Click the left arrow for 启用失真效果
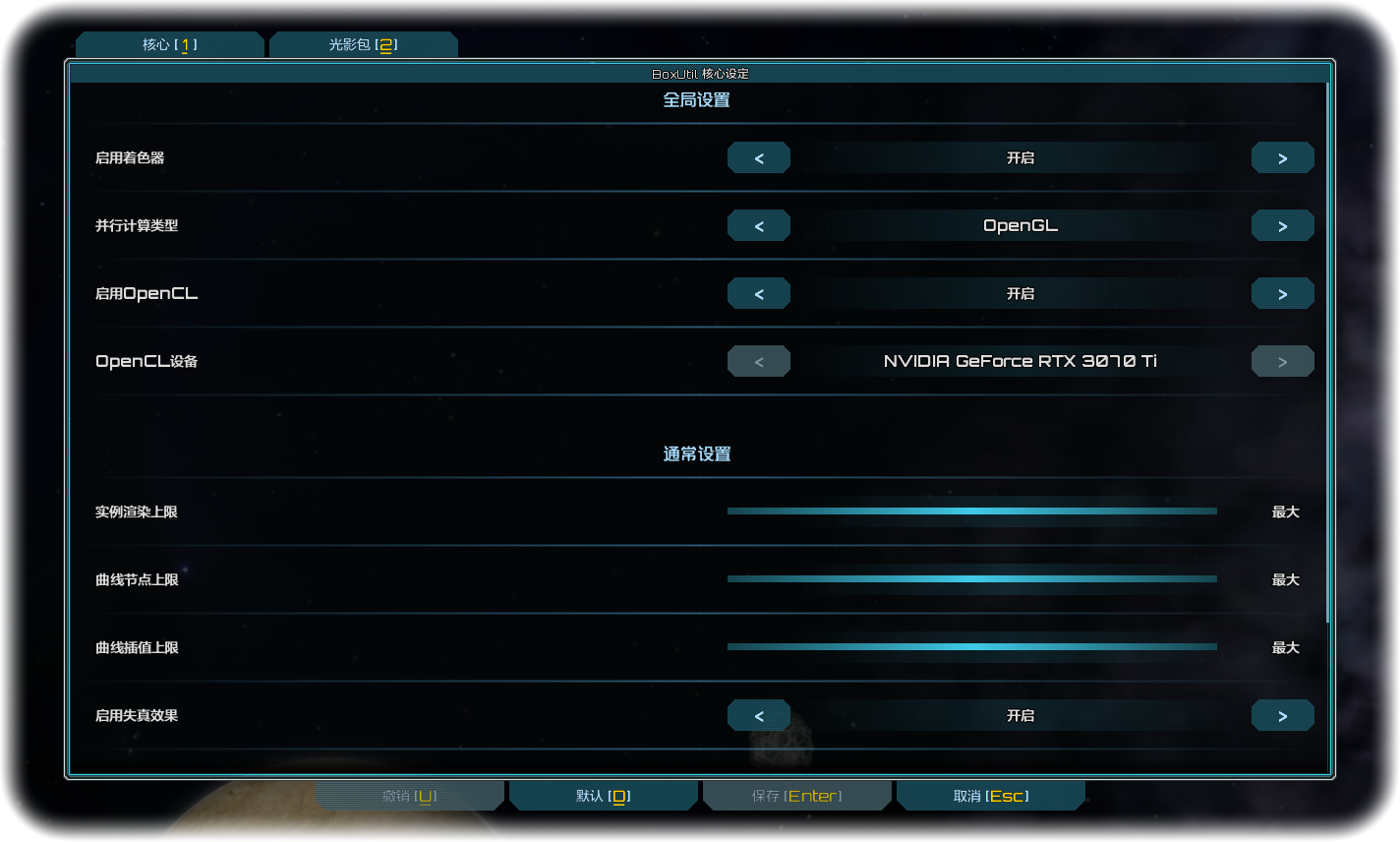1400x842 pixels. pyautogui.click(x=758, y=715)
